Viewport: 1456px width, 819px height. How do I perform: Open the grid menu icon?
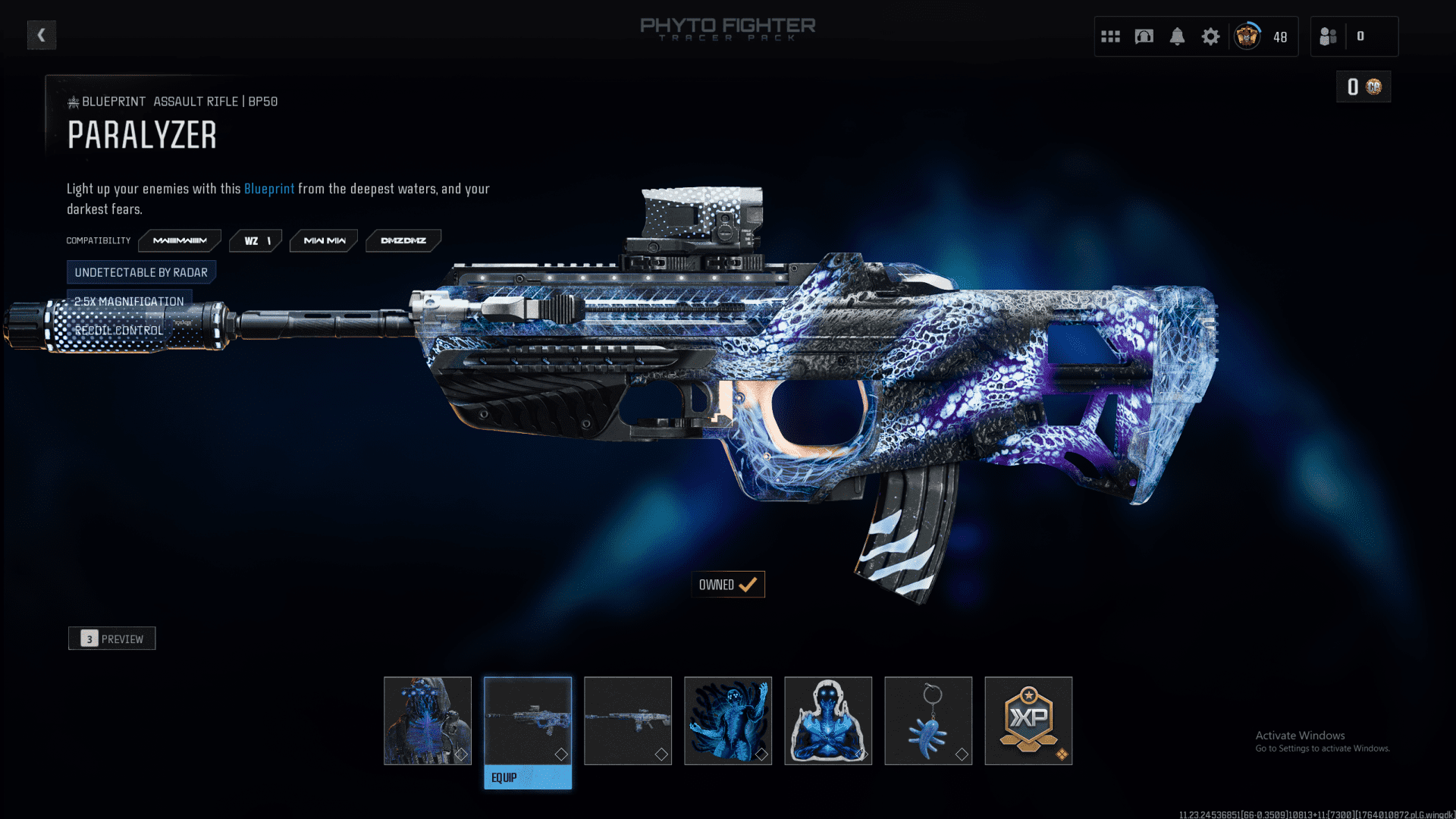pyautogui.click(x=1110, y=36)
